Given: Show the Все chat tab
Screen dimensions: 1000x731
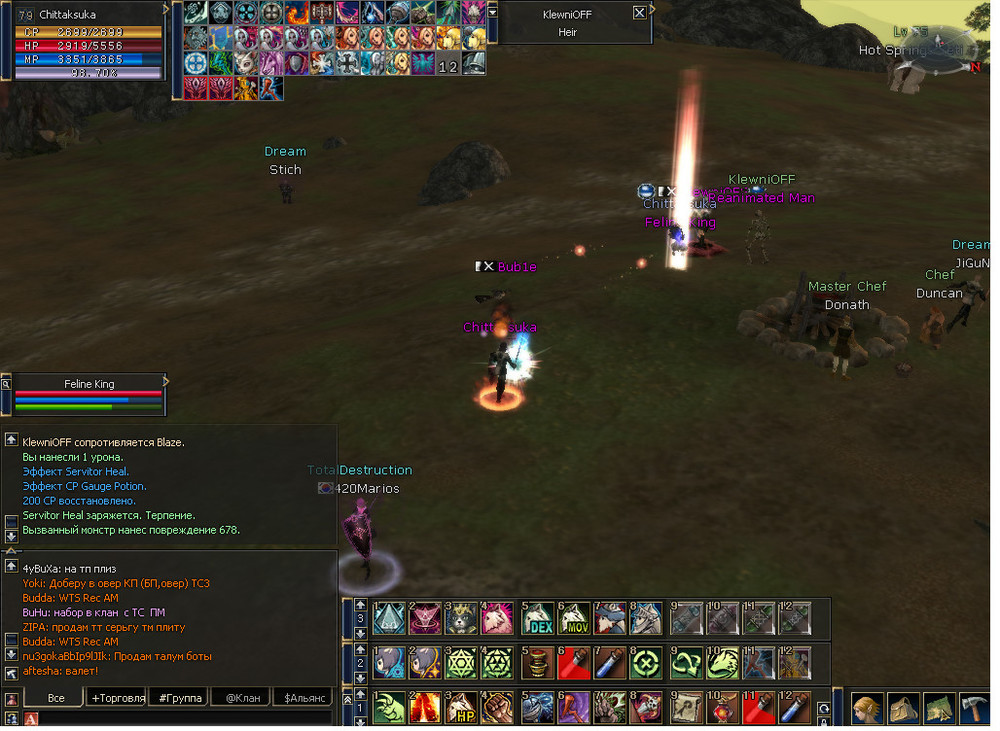Looking at the screenshot, I should click(56, 698).
